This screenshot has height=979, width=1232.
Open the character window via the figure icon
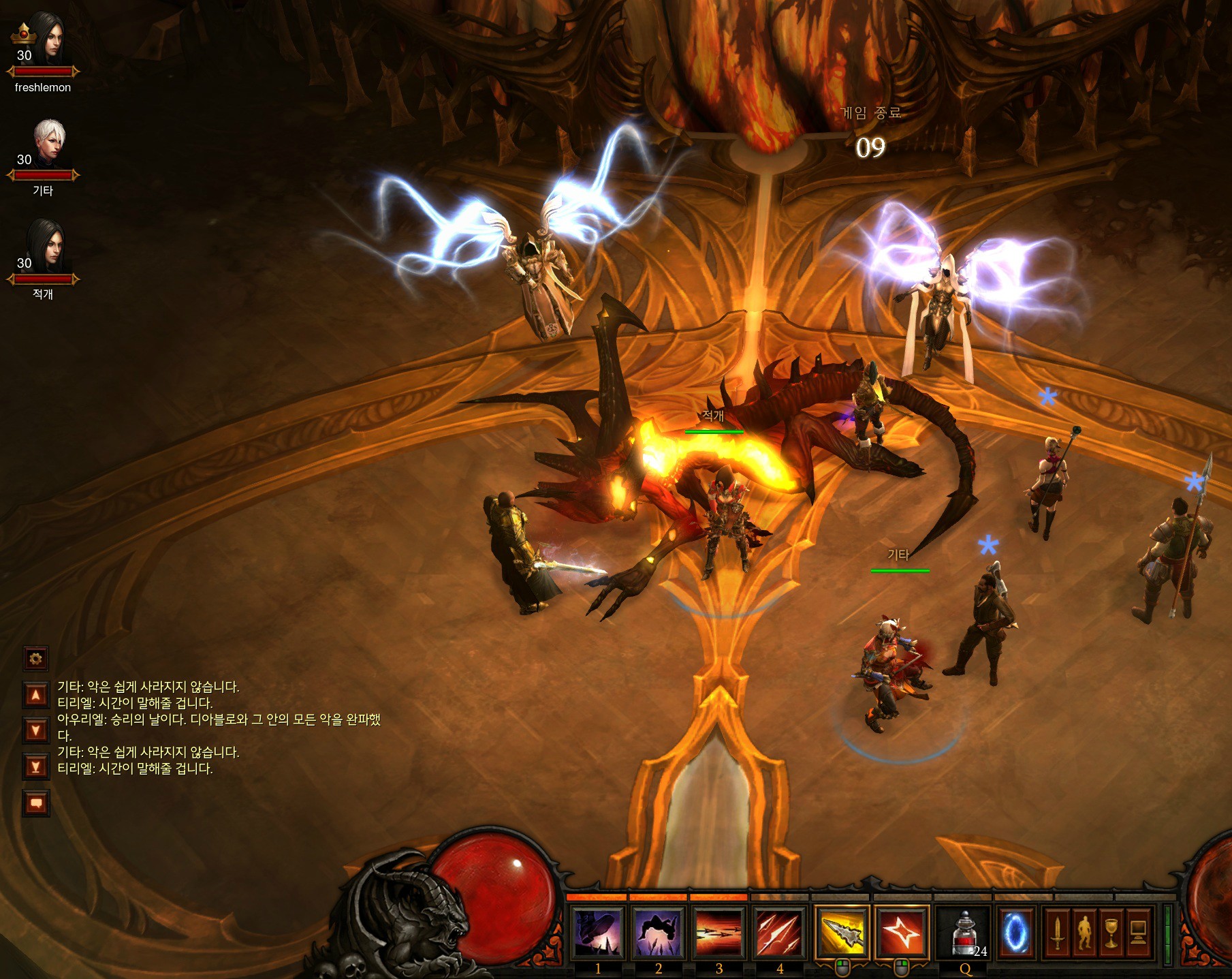pyautogui.click(x=1085, y=933)
